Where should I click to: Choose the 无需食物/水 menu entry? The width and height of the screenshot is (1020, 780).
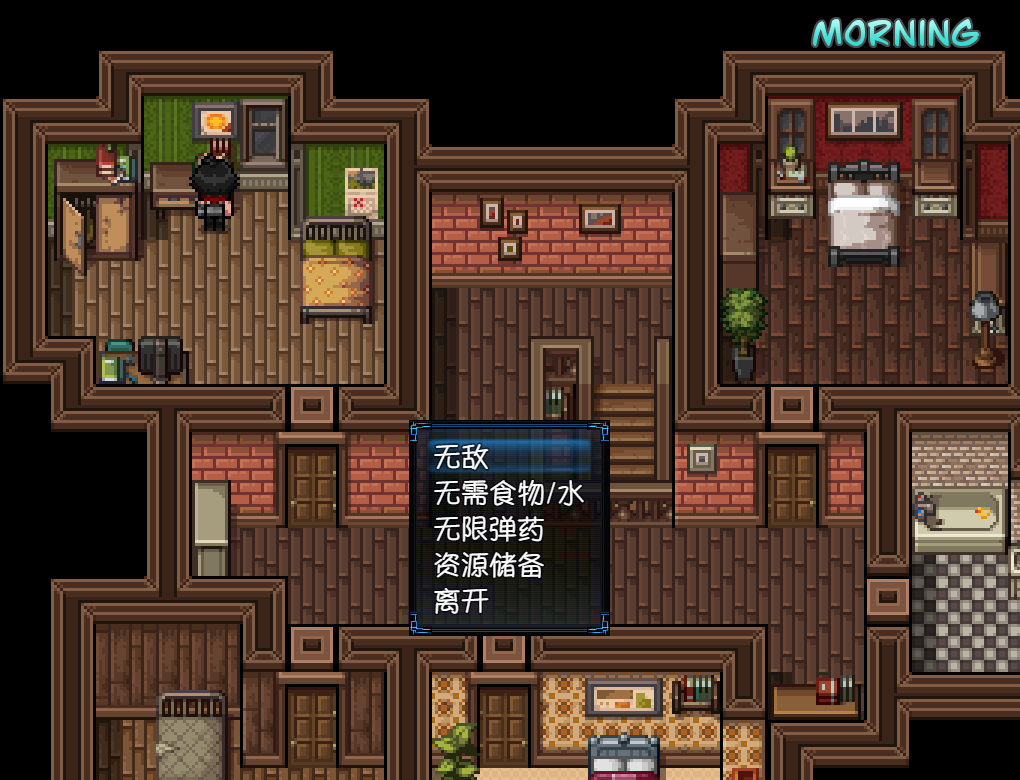[x=508, y=493]
